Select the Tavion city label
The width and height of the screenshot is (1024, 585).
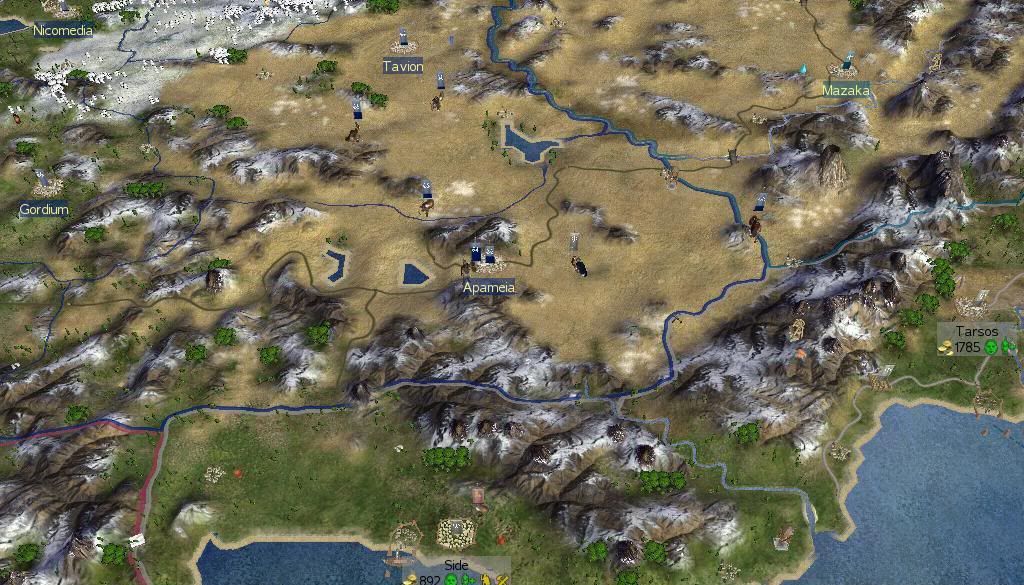click(403, 66)
